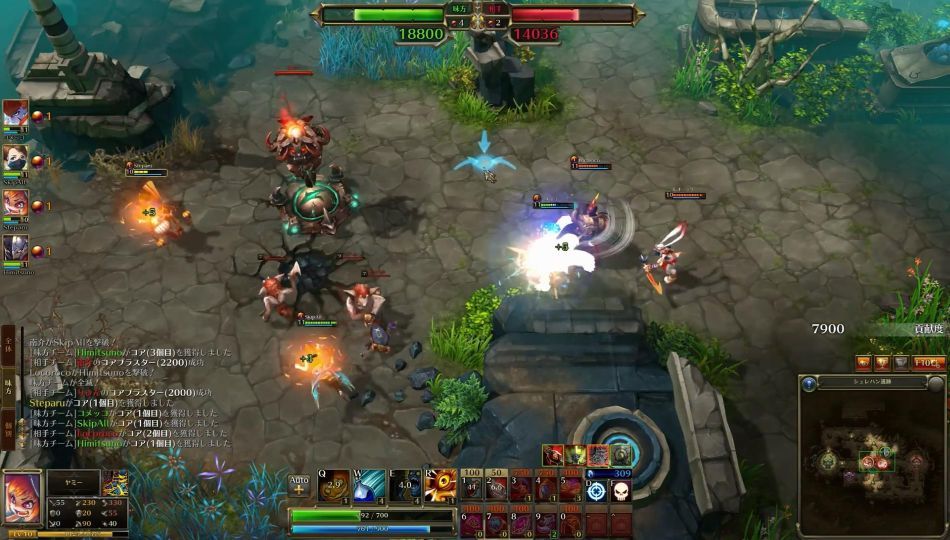950x540 pixels.
Task: Activate the D crosshair summoner spell
Action: click(595, 491)
